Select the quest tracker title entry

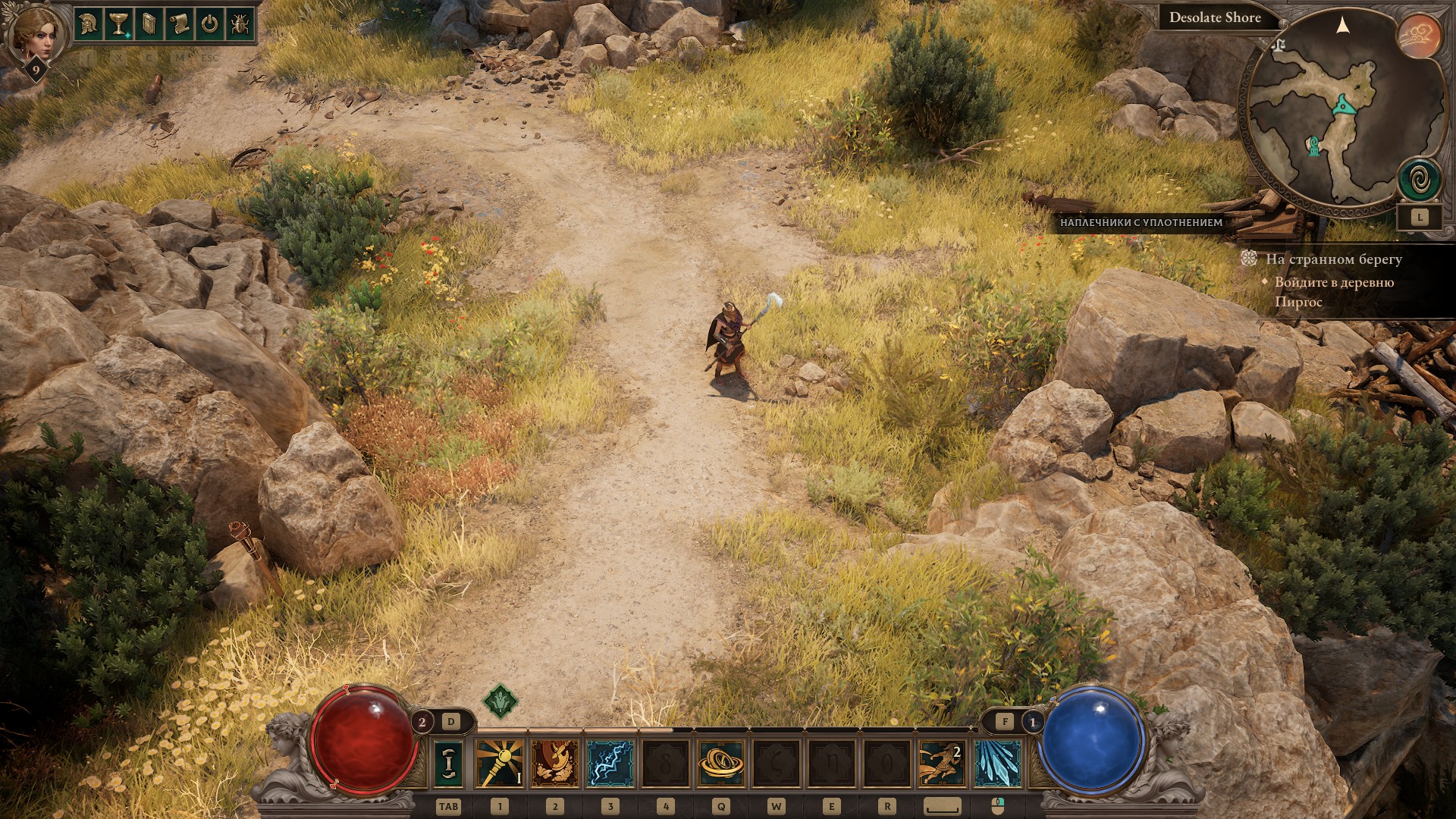tap(1333, 259)
